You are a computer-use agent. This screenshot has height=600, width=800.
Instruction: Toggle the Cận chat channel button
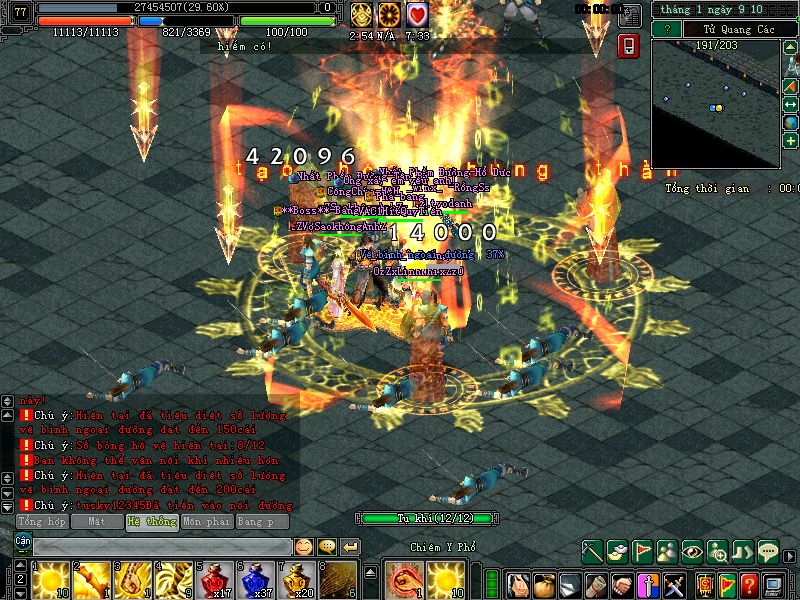click(x=22, y=542)
